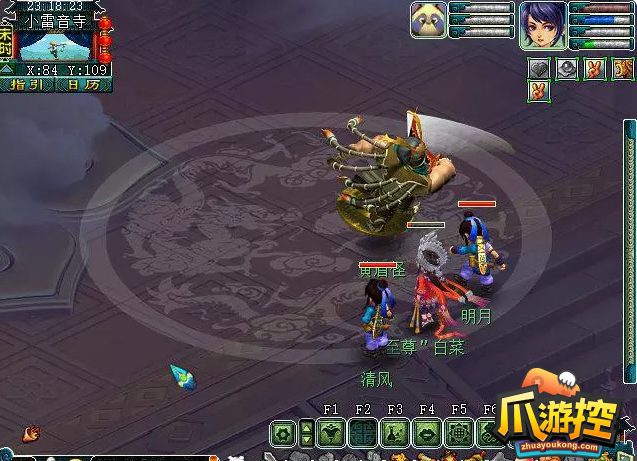Click the grey gem status icon
637x461 pixels.
[566, 68]
